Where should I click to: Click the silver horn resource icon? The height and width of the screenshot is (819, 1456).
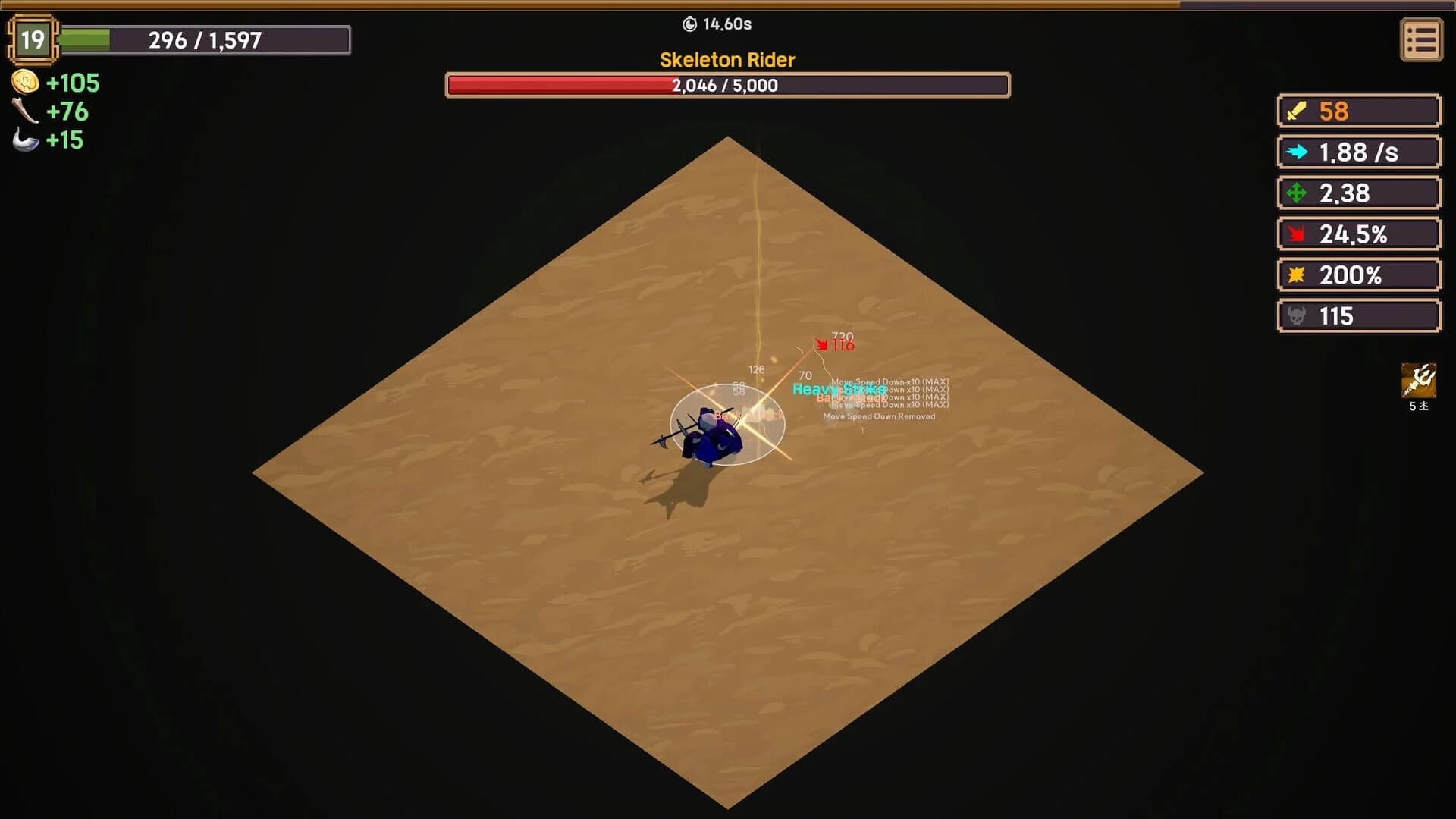click(25, 140)
